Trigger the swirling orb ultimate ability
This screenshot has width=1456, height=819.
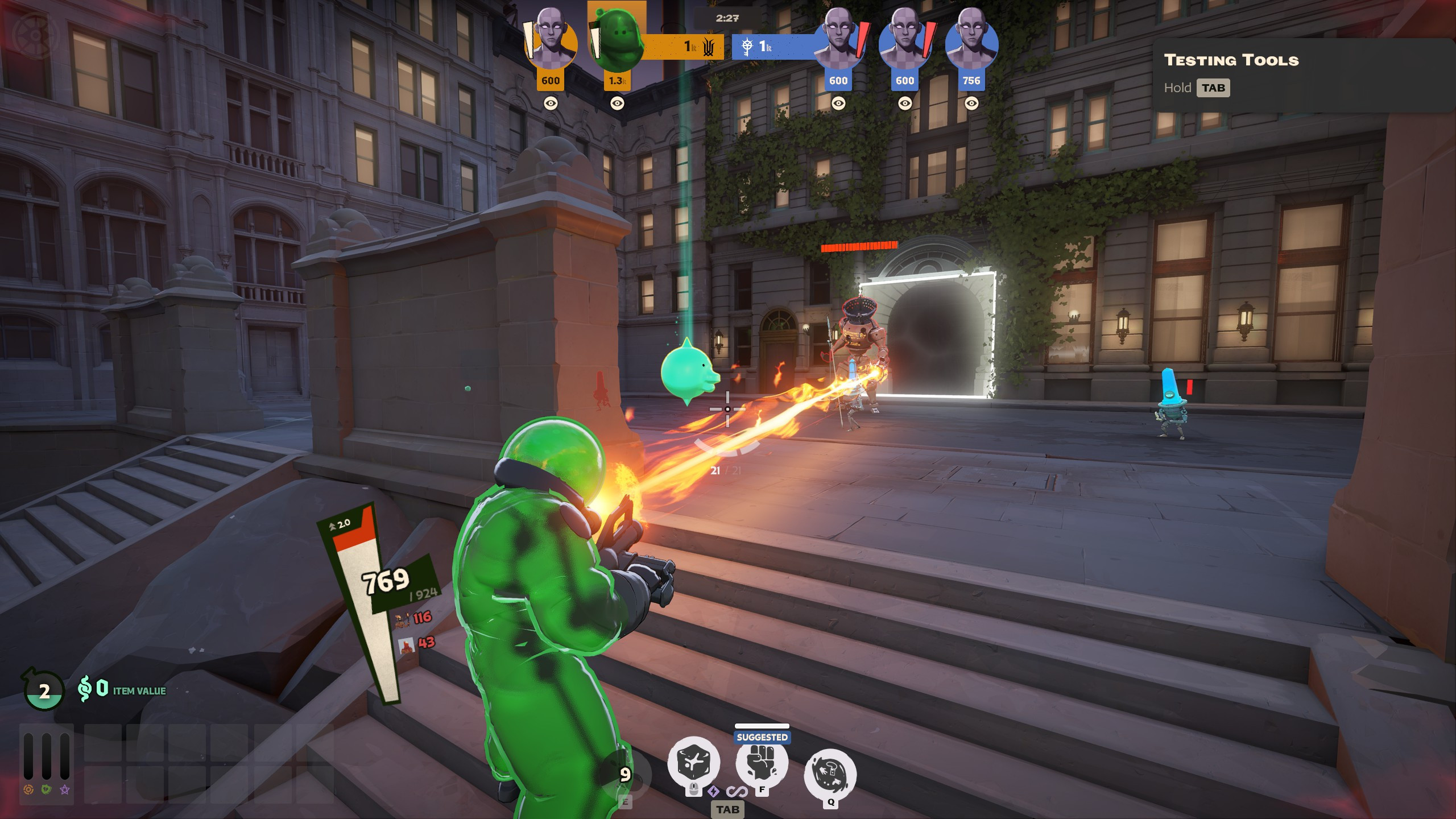[830, 773]
